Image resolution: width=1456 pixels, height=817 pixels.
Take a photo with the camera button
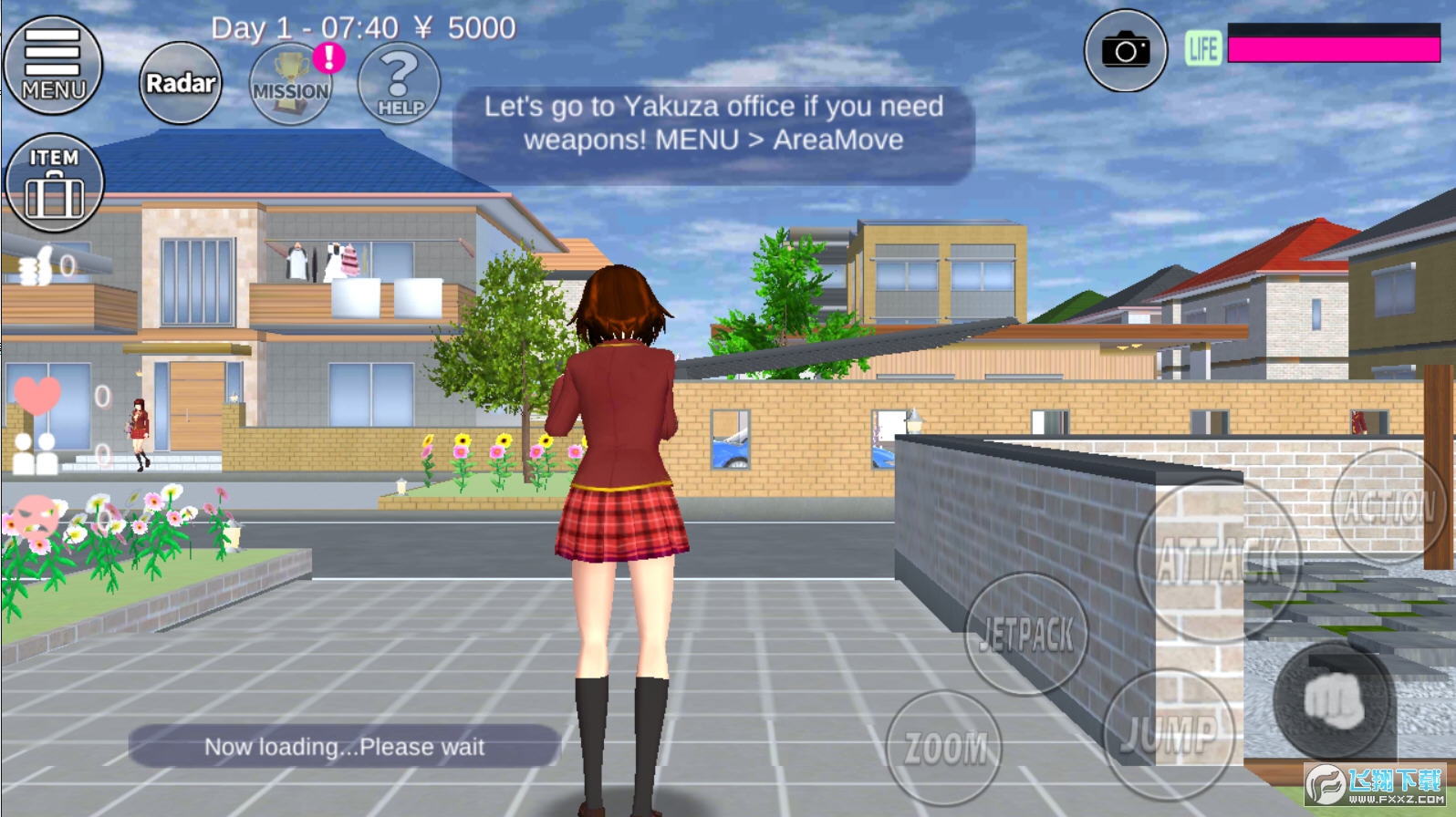(1125, 51)
